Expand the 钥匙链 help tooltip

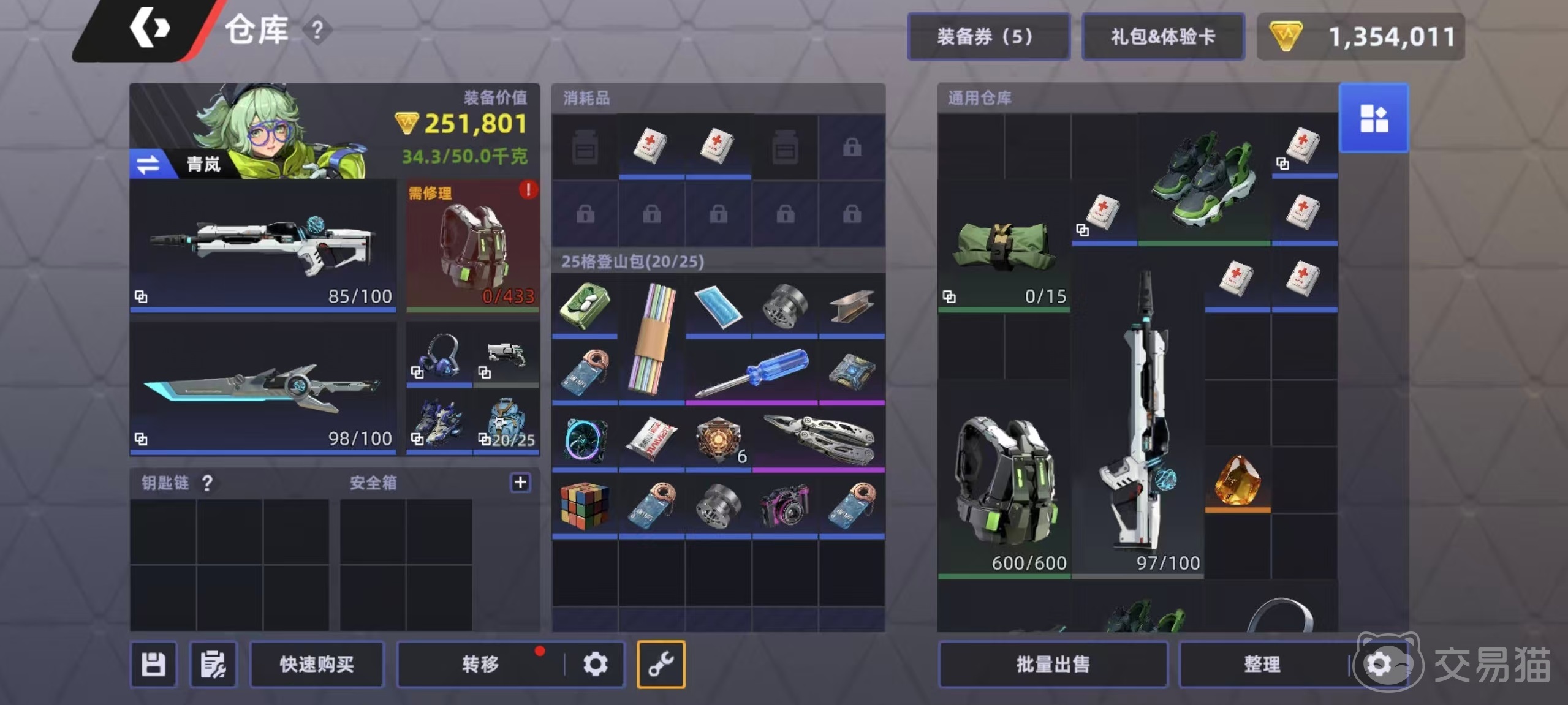tap(208, 483)
